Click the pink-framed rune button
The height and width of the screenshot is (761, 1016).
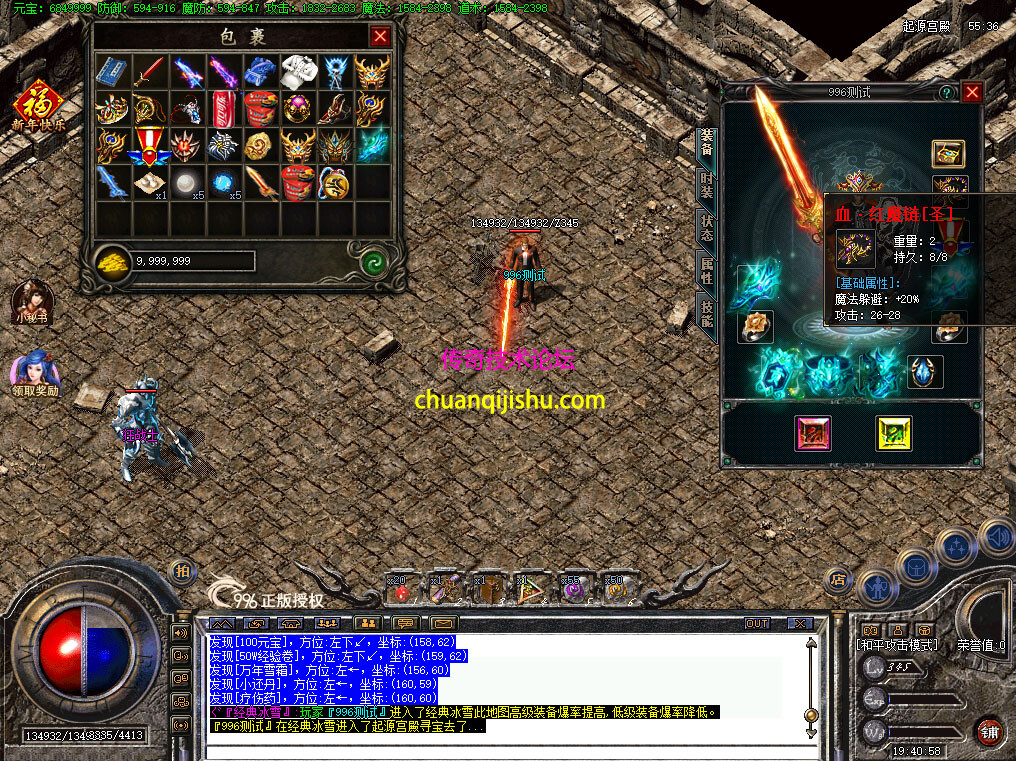click(x=813, y=433)
